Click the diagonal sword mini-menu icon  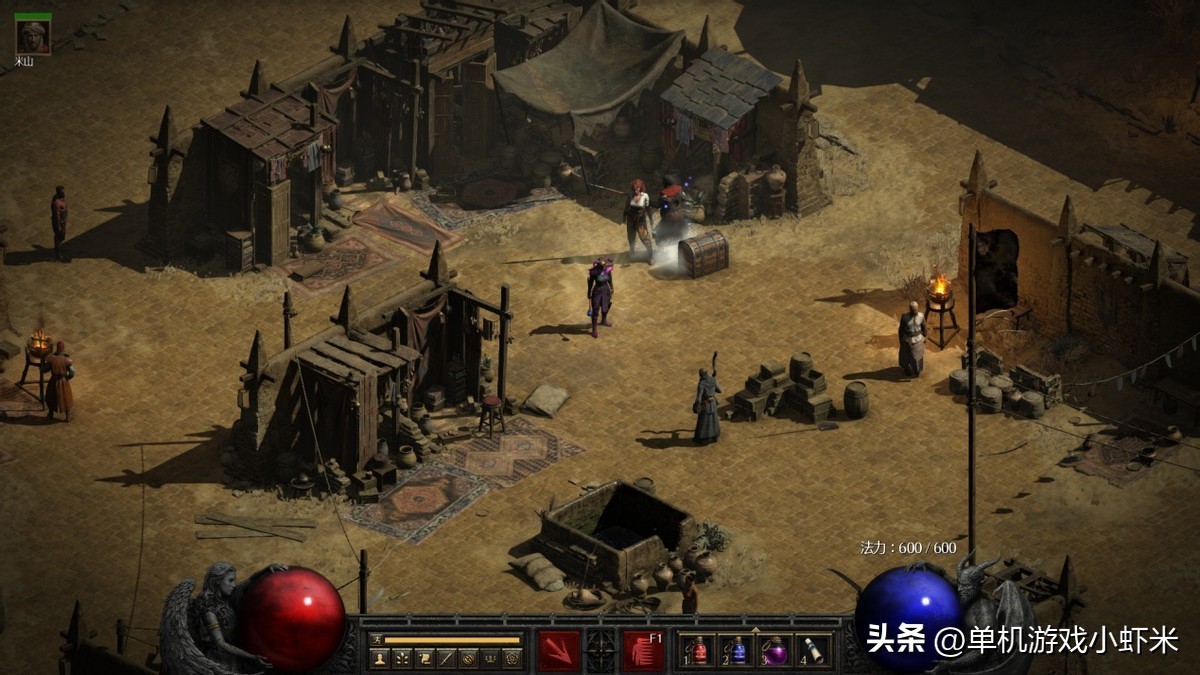[x=445, y=658]
